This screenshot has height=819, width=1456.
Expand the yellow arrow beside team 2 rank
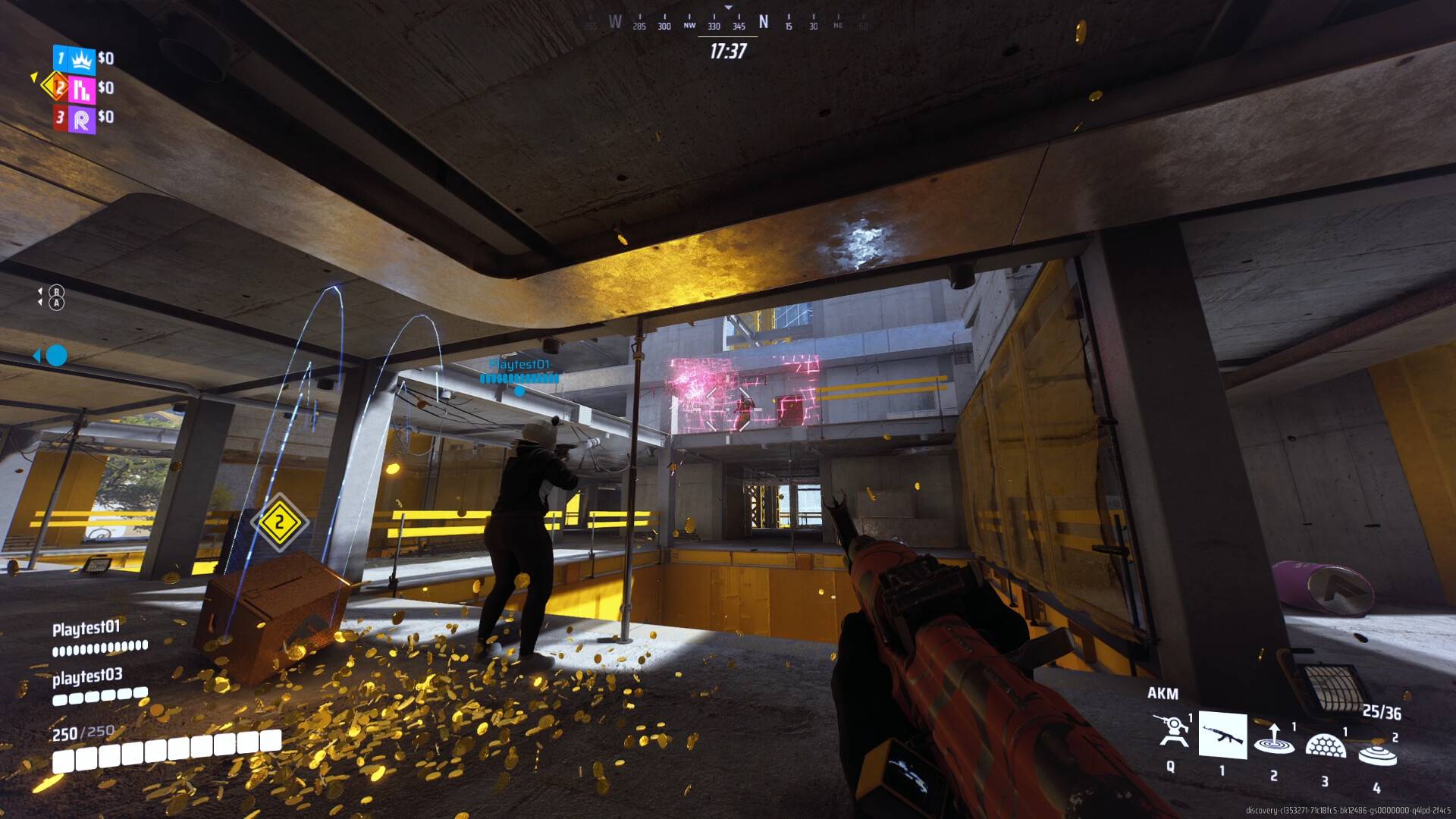(x=33, y=77)
